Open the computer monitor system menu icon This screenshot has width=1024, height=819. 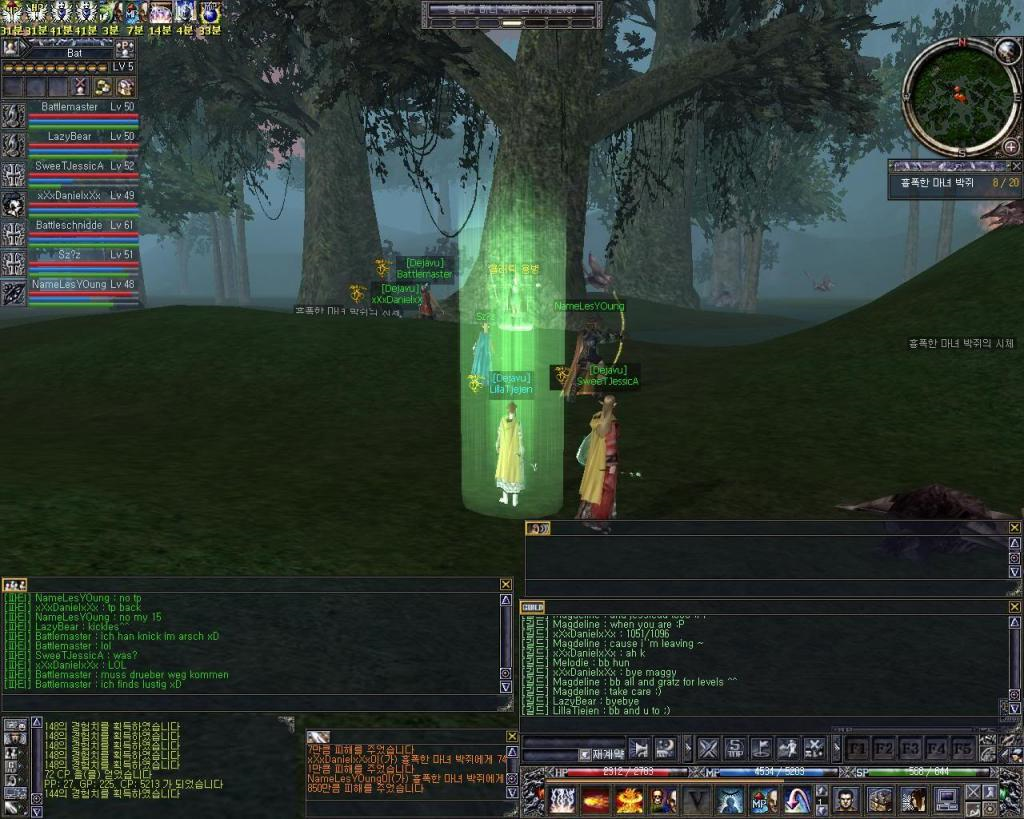[947, 800]
